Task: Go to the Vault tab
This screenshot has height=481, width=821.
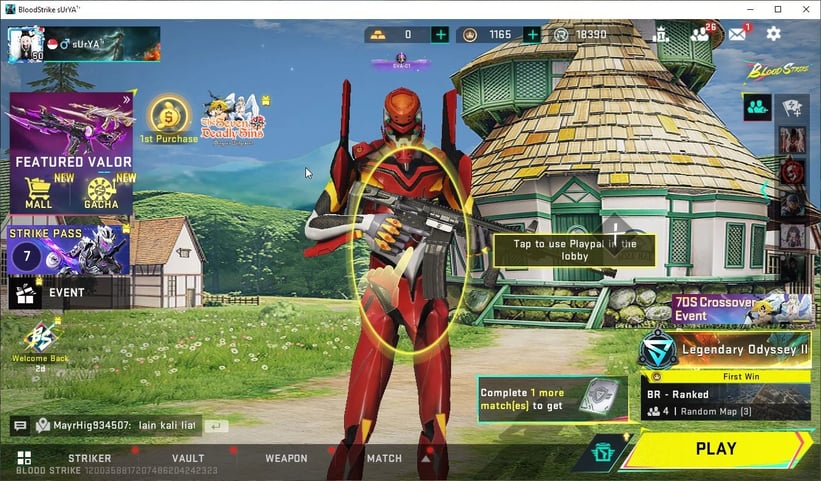Action: coord(188,458)
